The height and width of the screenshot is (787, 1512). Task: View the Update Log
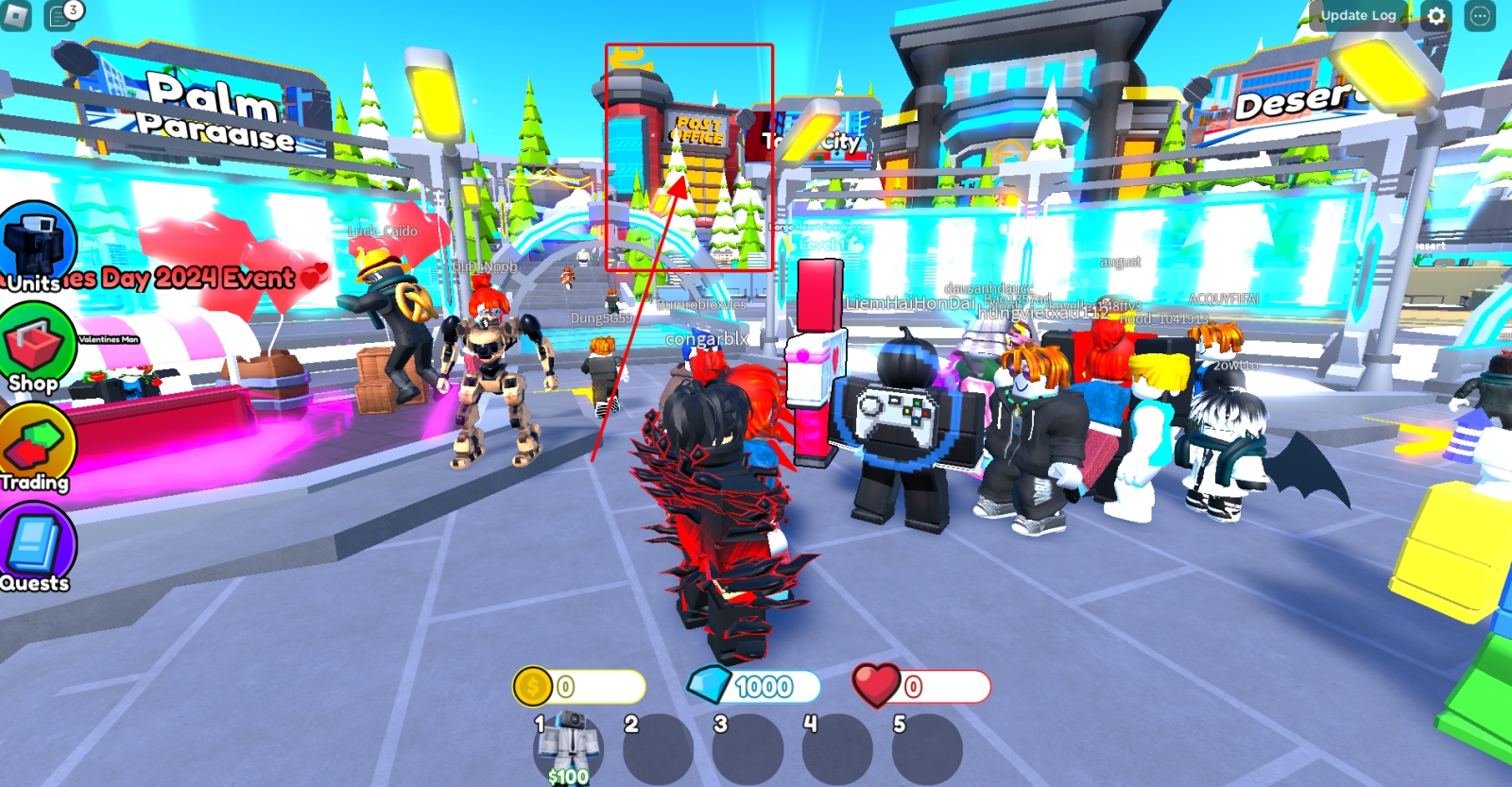1358,15
